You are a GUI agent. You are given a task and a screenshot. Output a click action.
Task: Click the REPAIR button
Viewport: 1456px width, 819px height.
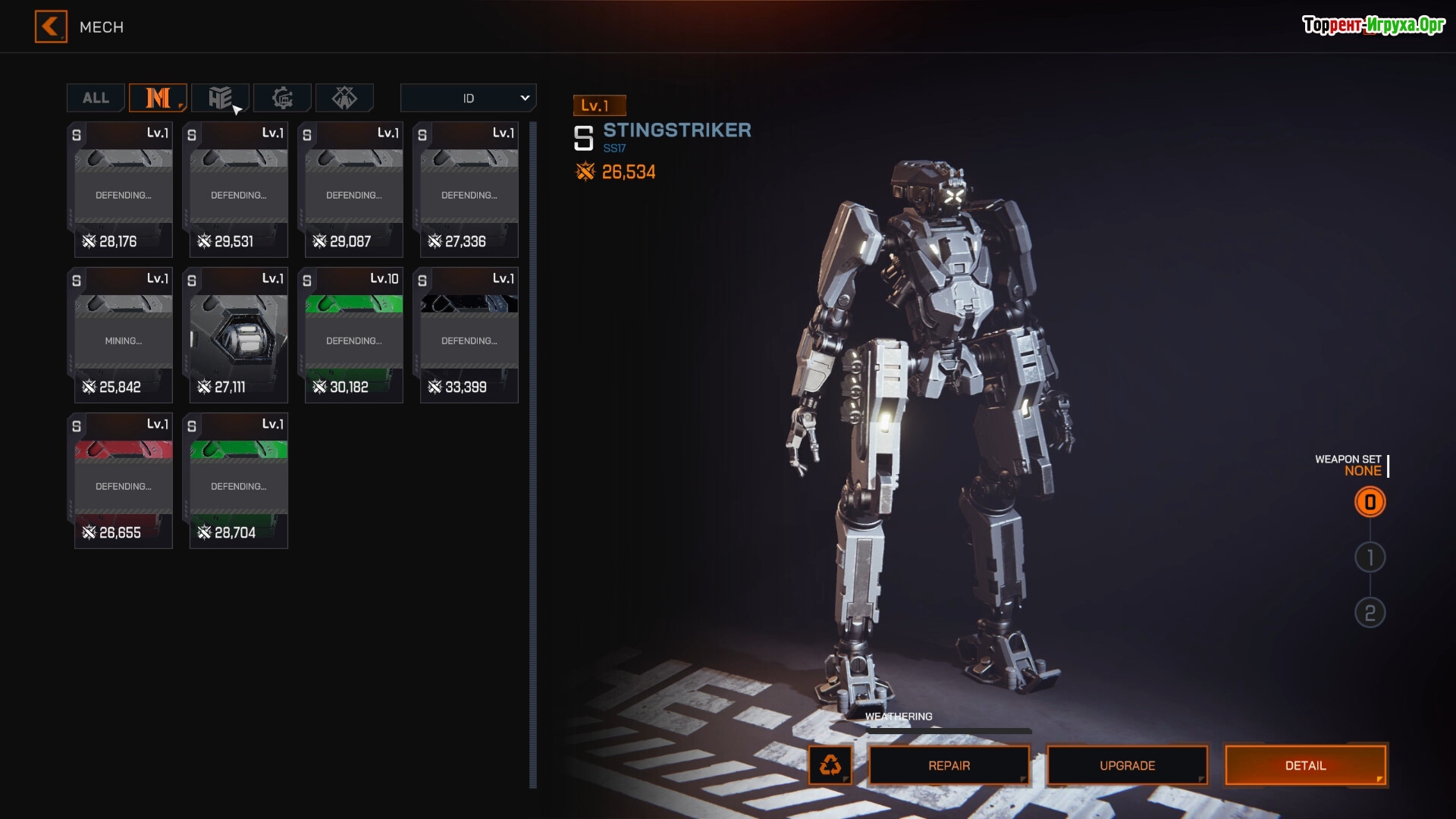tap(949, 765)
